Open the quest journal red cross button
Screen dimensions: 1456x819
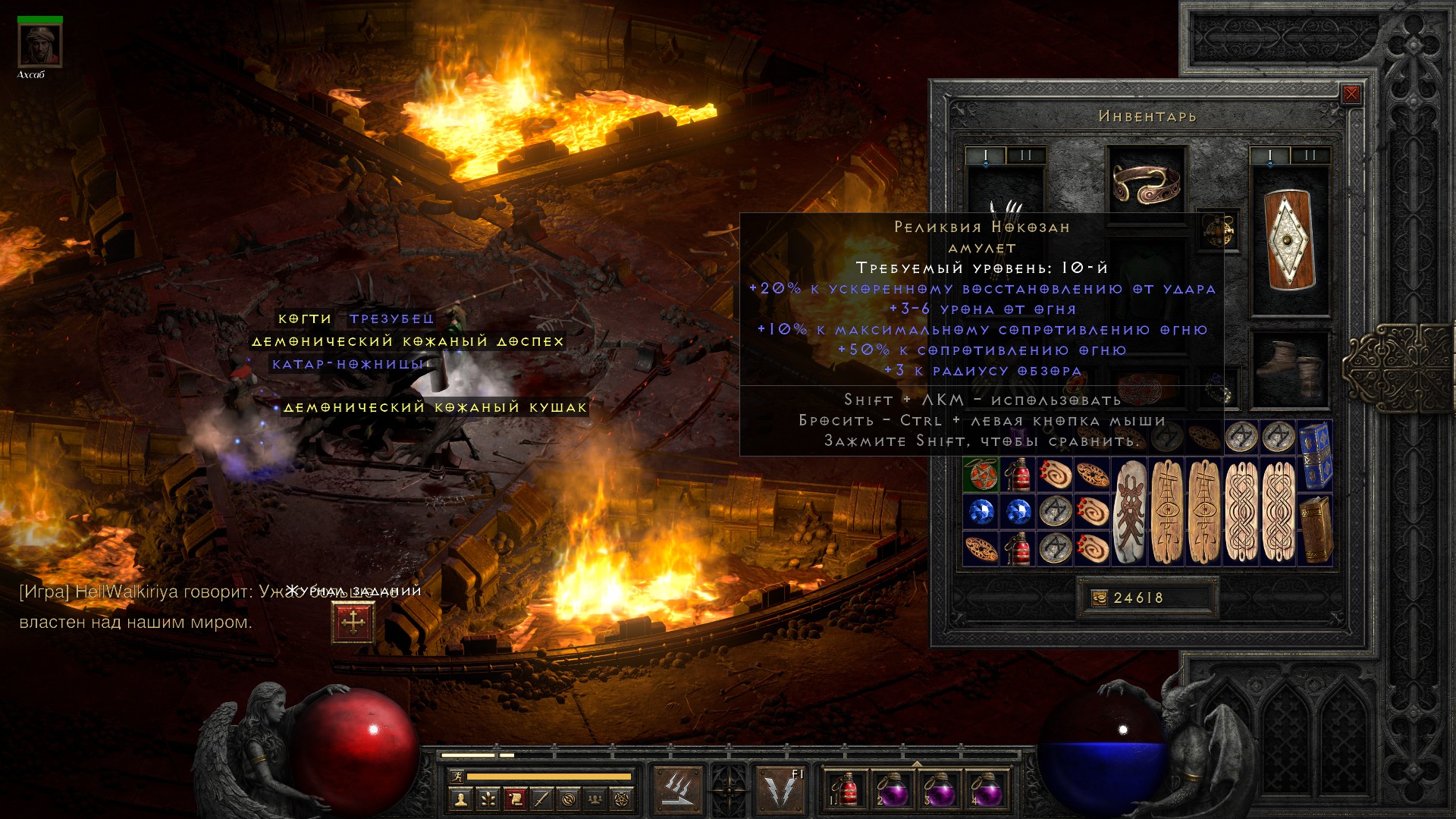point(353,623)
